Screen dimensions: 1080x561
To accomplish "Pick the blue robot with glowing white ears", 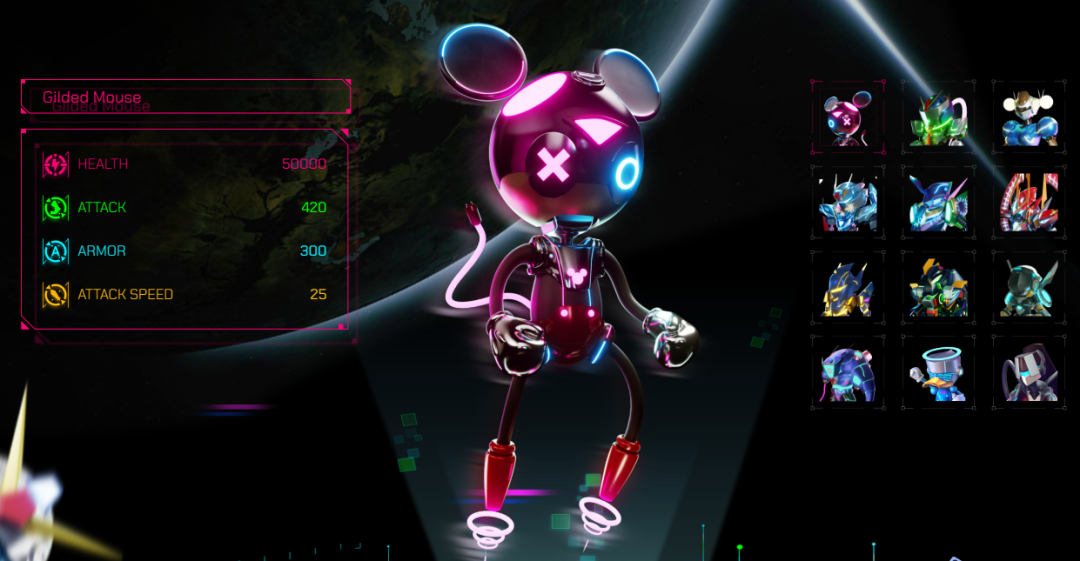I will [x=1028, y=118].
